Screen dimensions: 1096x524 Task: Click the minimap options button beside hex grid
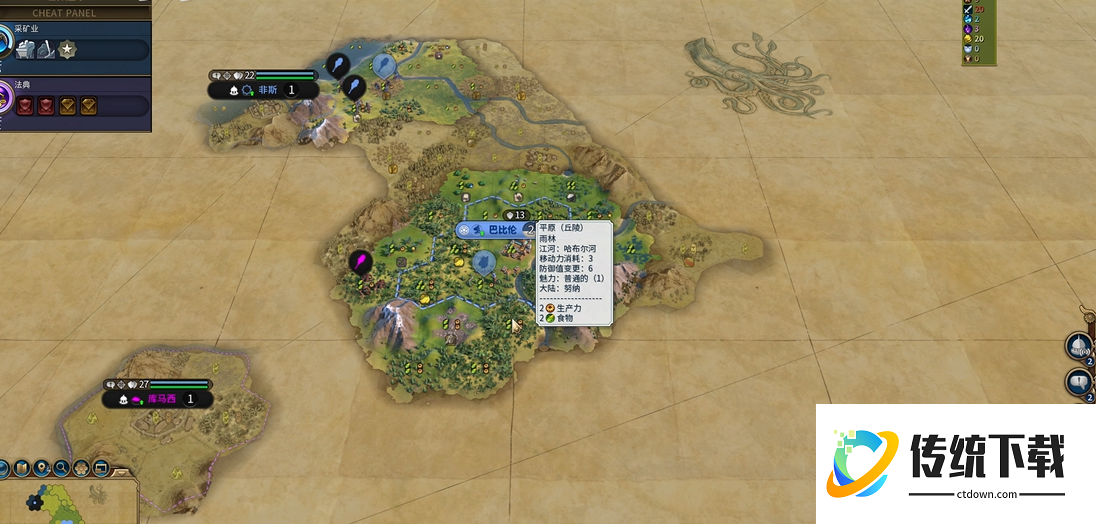[101, 468]
